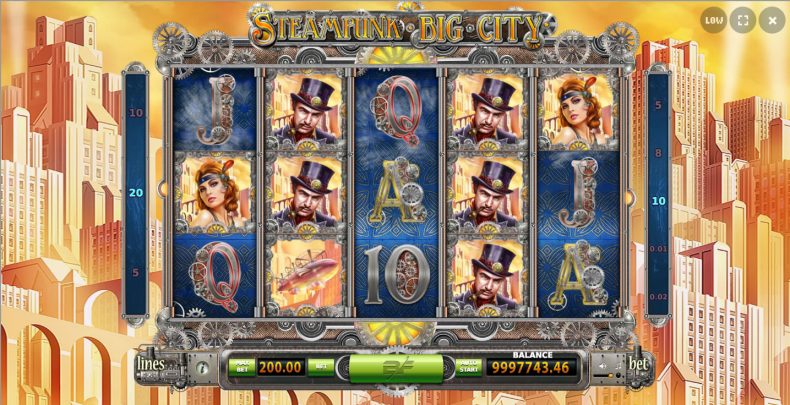The image size is (790, 405).
Task: Enter fullscreen mode
Action: coord(742,19)
